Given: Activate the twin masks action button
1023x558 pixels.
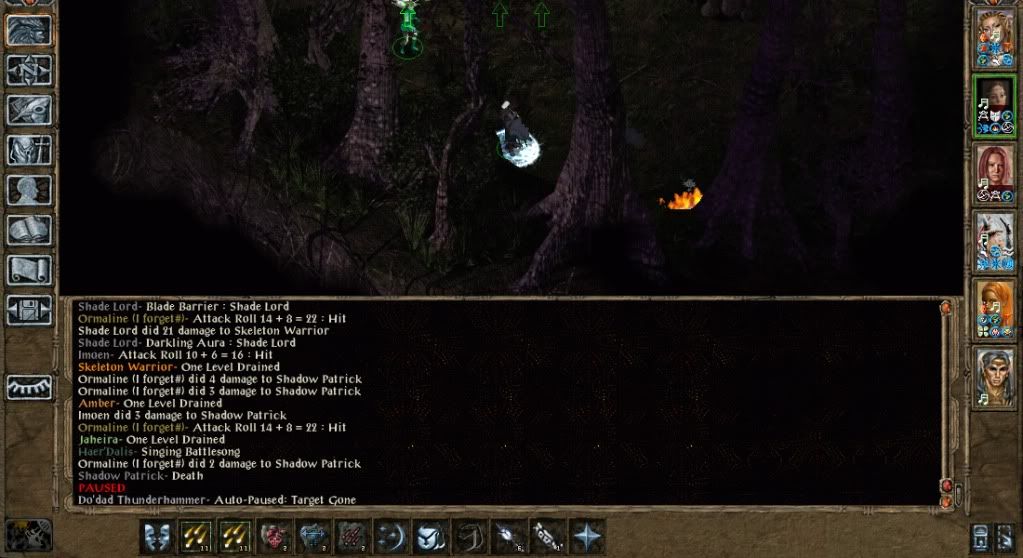Looking at the screenshot, I should coord(155,535).
